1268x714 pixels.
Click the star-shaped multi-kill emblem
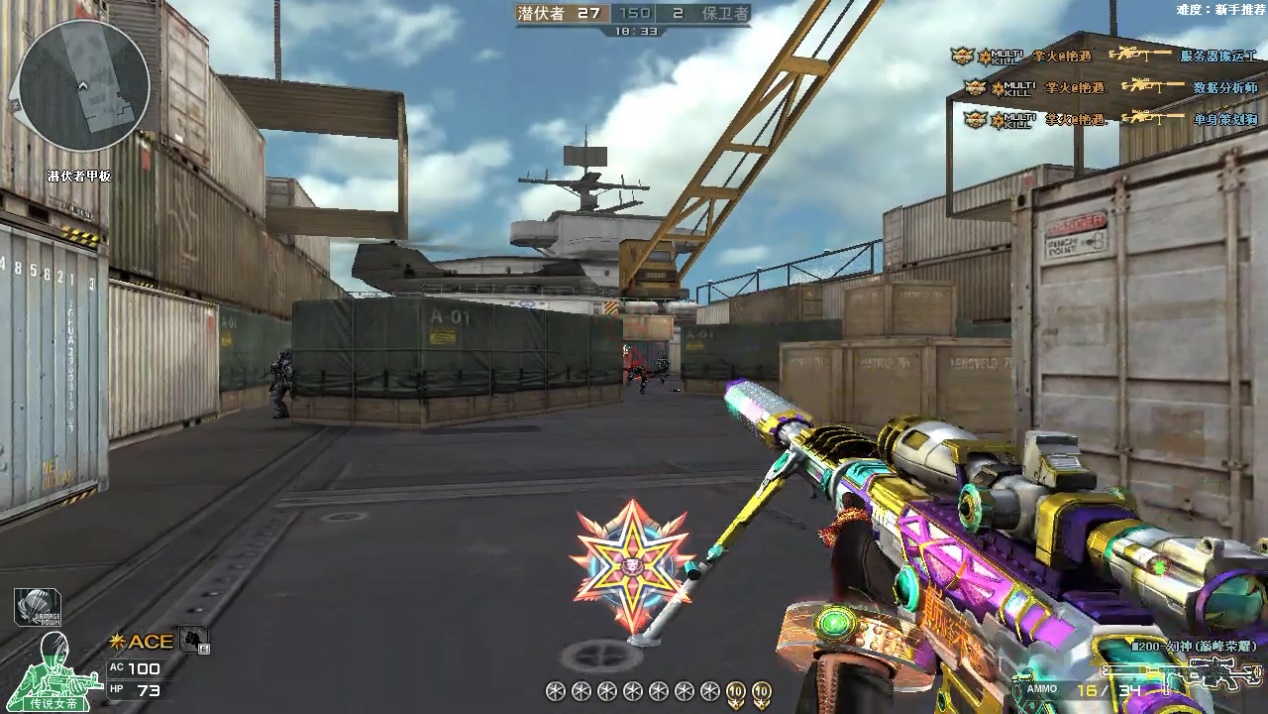pos(632,564)
